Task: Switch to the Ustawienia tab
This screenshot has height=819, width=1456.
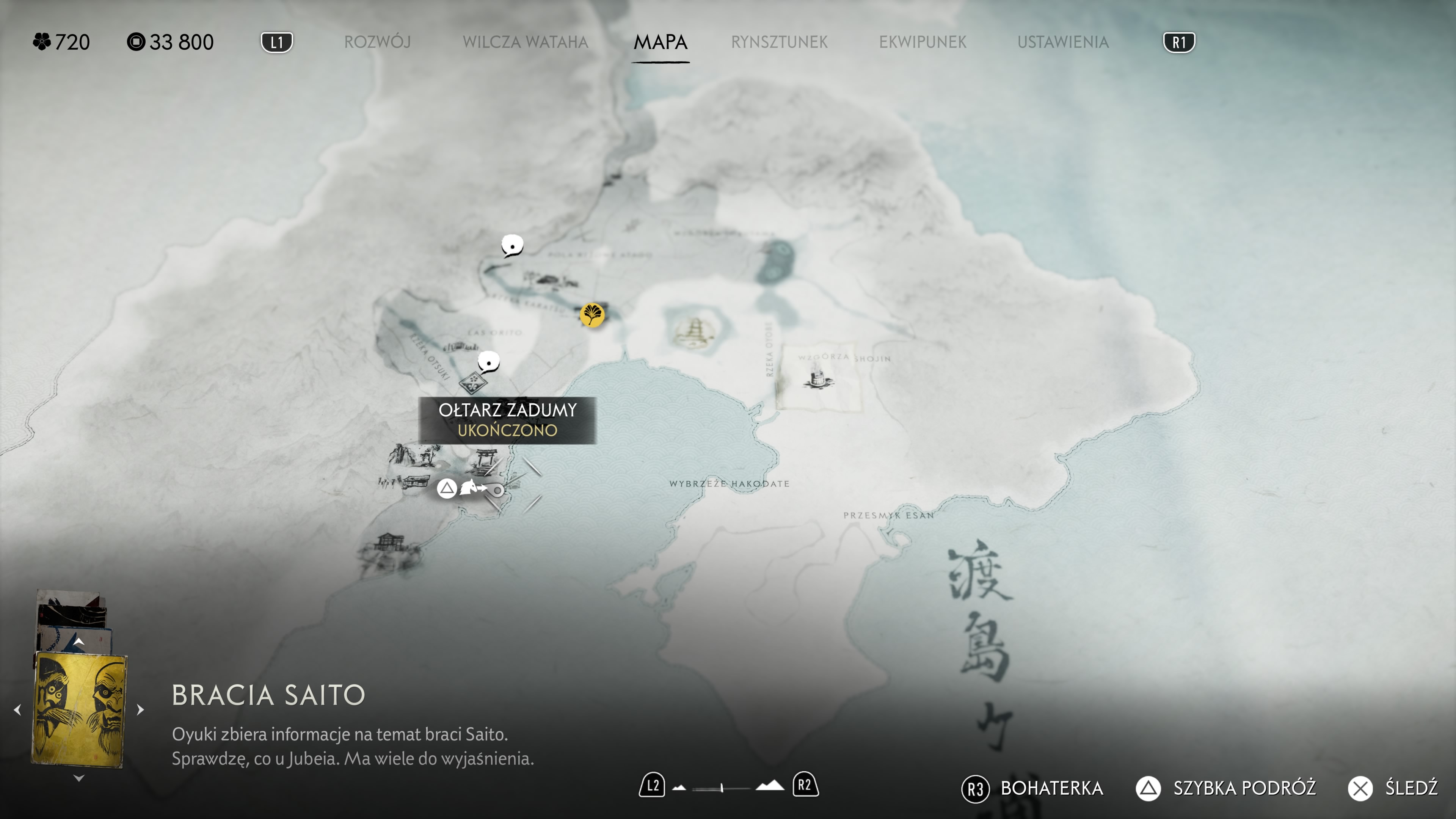Action: point(1062,42)
